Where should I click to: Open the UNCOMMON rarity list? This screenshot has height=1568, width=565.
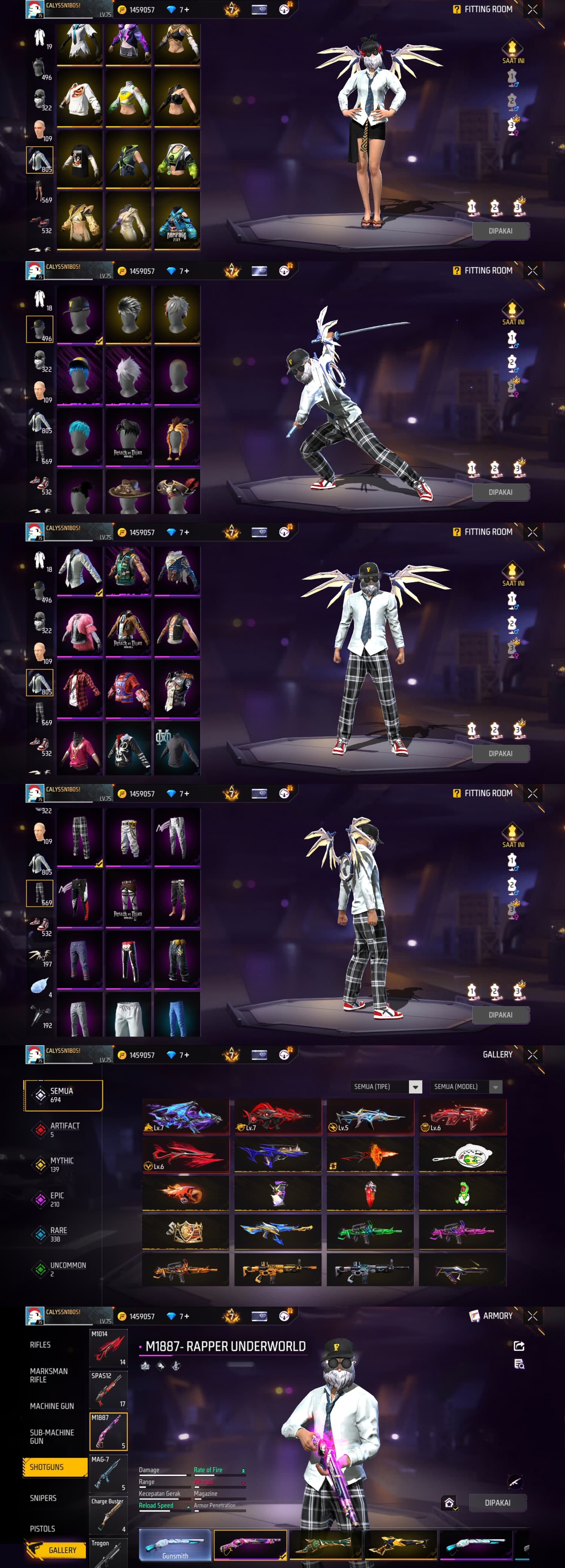point(67,1268)
